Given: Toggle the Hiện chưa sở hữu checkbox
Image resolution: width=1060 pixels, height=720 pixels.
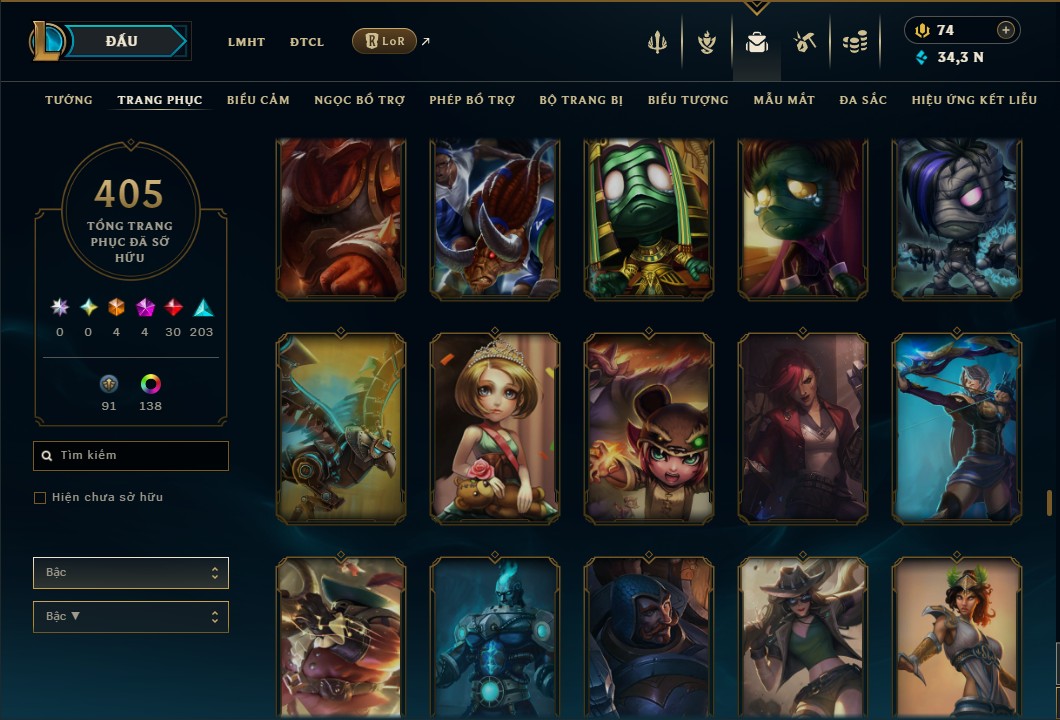Looking at the screenshot, I should pos(40,498).
